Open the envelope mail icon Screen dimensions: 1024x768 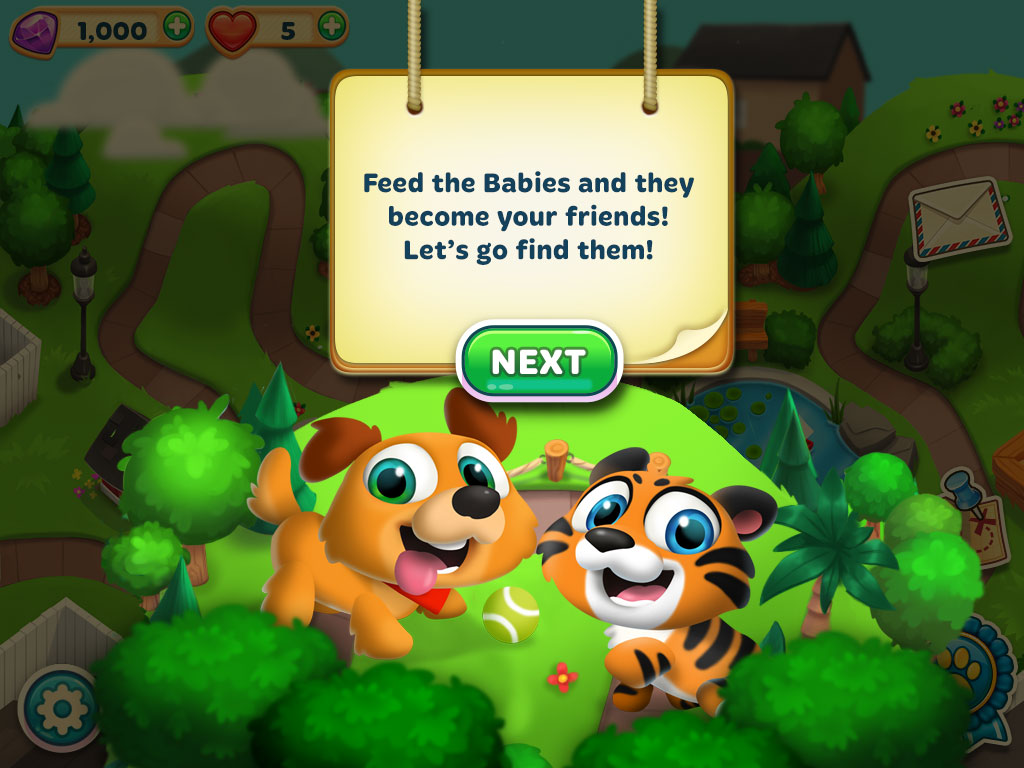pos(958,219)
